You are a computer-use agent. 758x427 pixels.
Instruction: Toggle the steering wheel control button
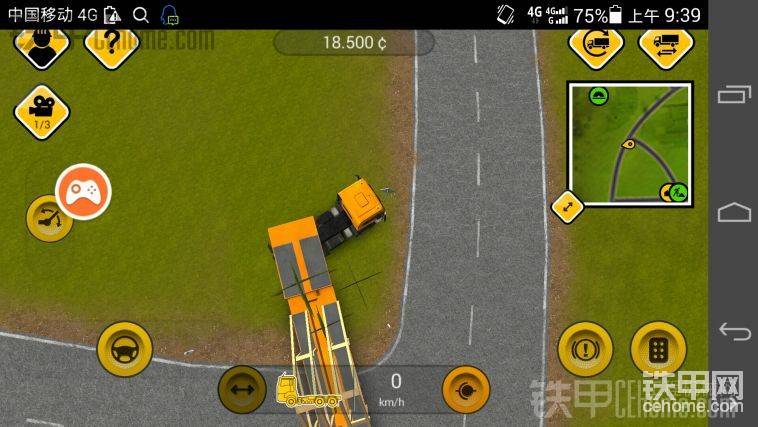[125, 348]
